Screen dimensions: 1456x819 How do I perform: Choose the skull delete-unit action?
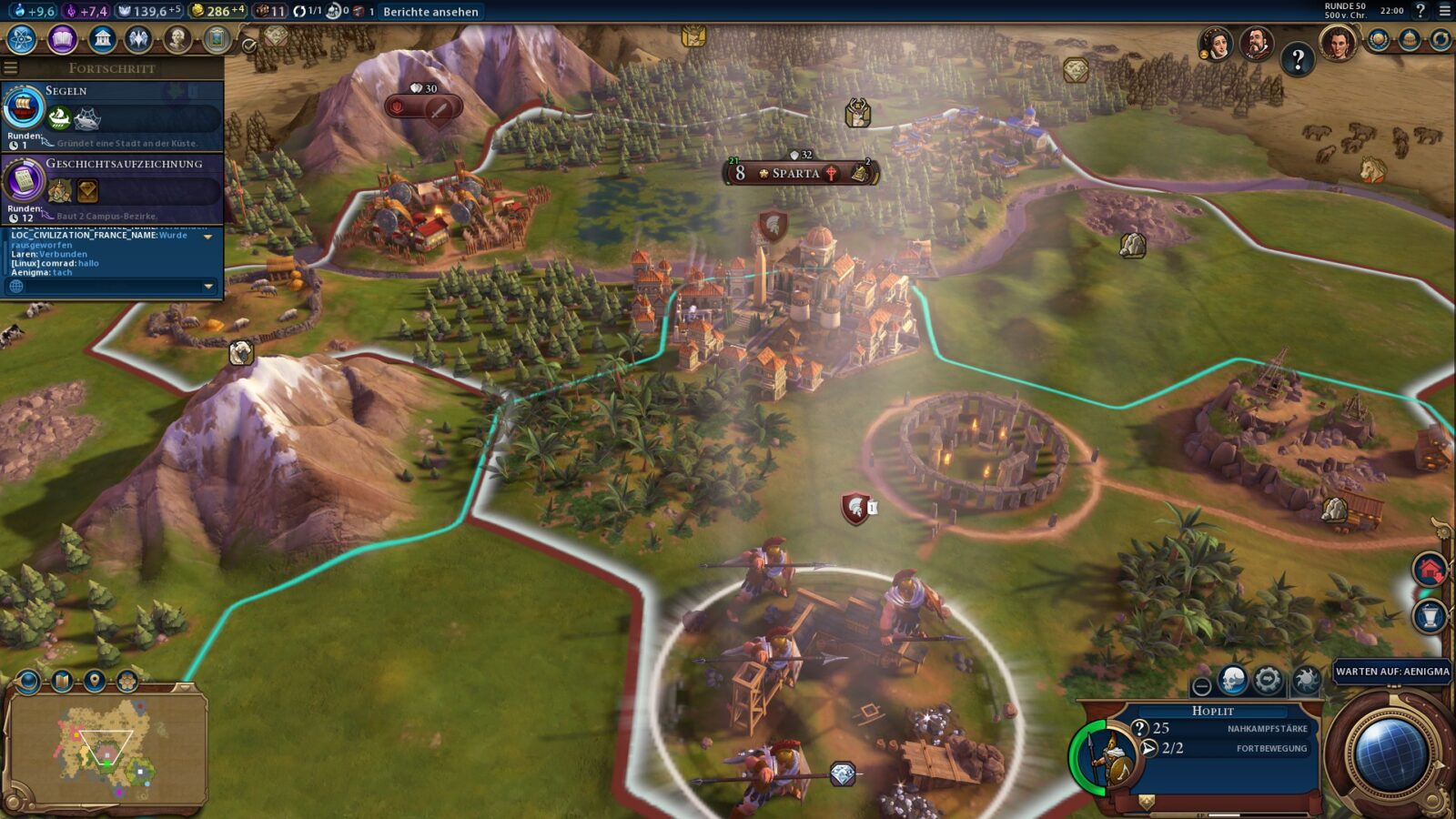pos(1233,680)
